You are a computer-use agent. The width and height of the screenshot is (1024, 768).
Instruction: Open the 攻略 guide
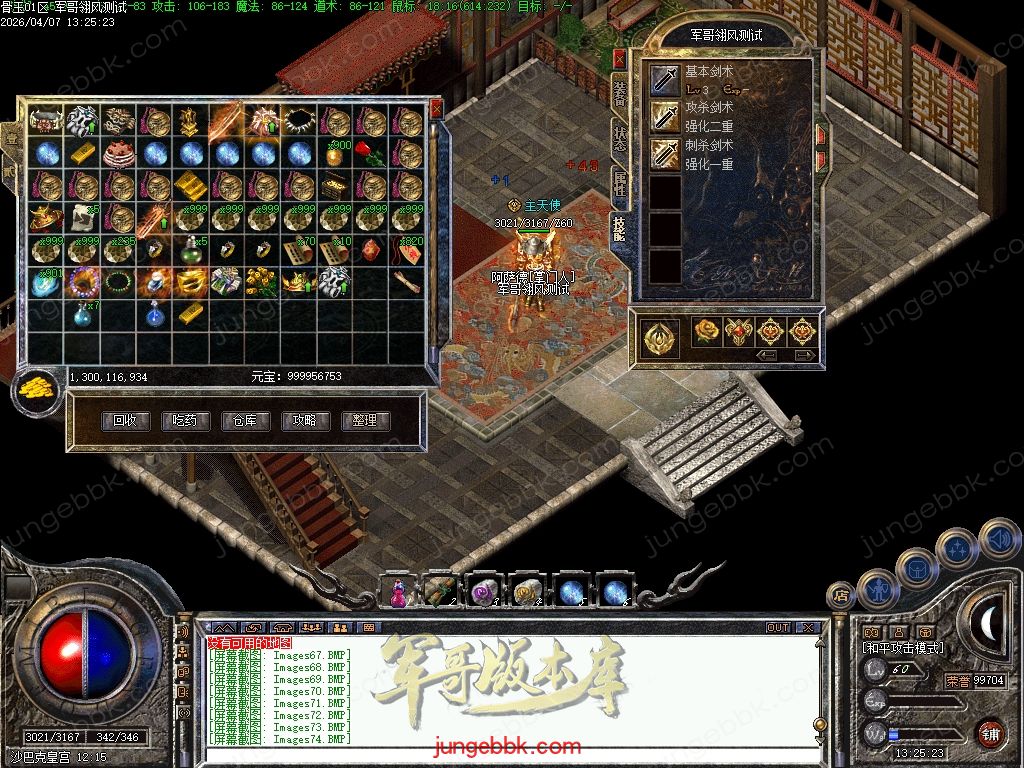306,421
